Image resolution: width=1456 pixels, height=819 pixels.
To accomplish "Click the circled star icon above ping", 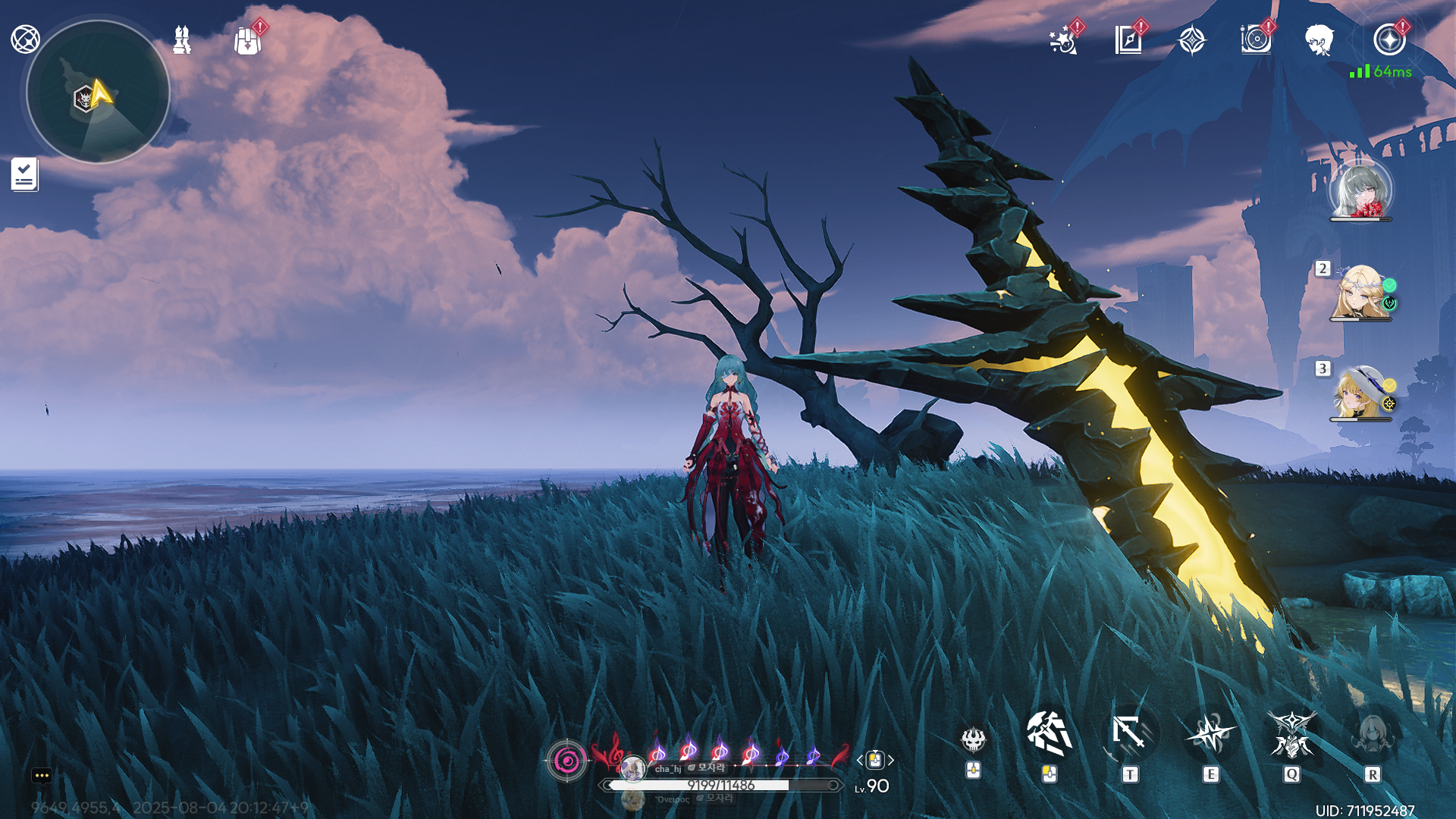I will point(1389,39).
